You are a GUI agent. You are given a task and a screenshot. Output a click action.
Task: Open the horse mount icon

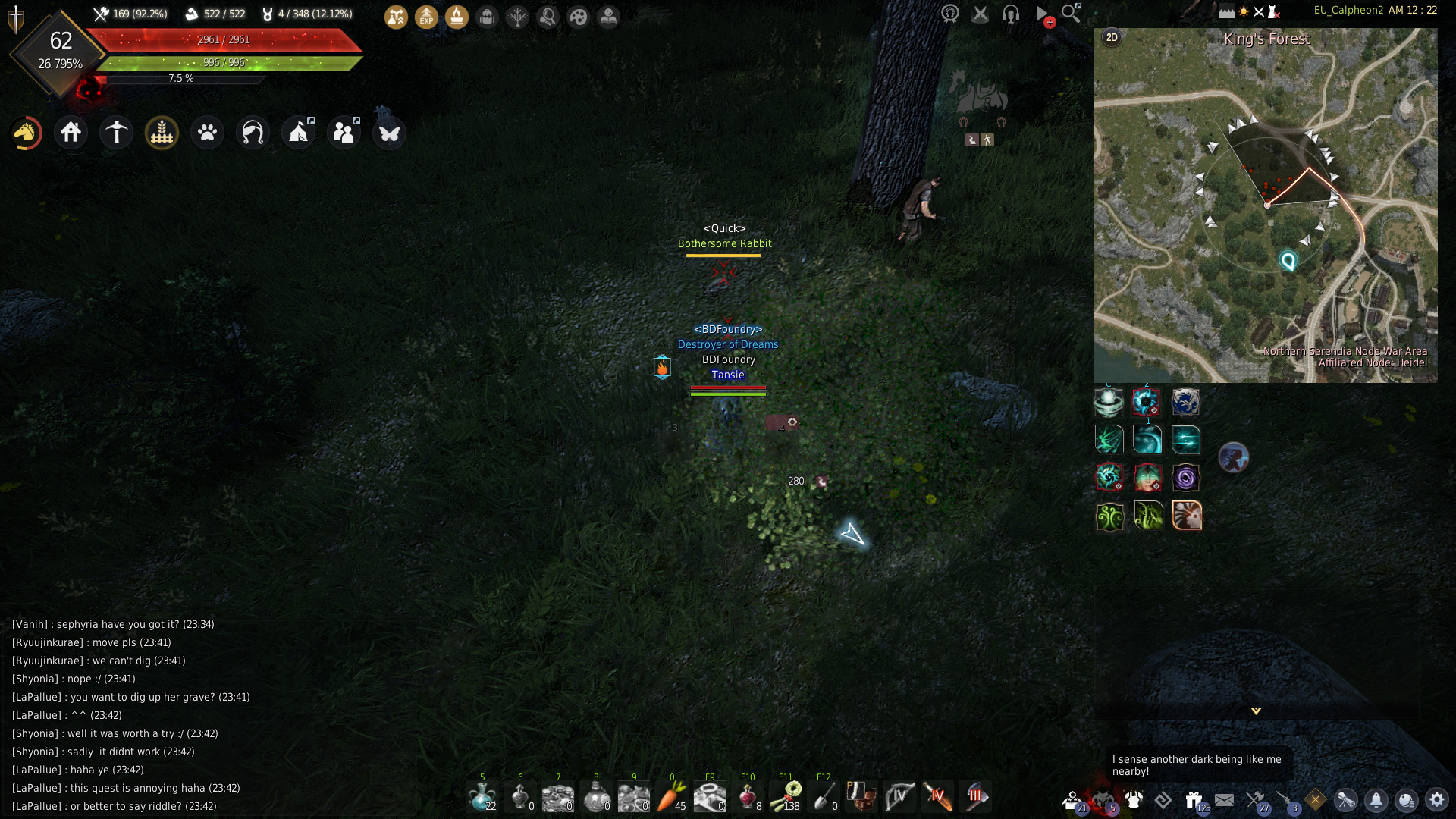click(x=26, y=133)
